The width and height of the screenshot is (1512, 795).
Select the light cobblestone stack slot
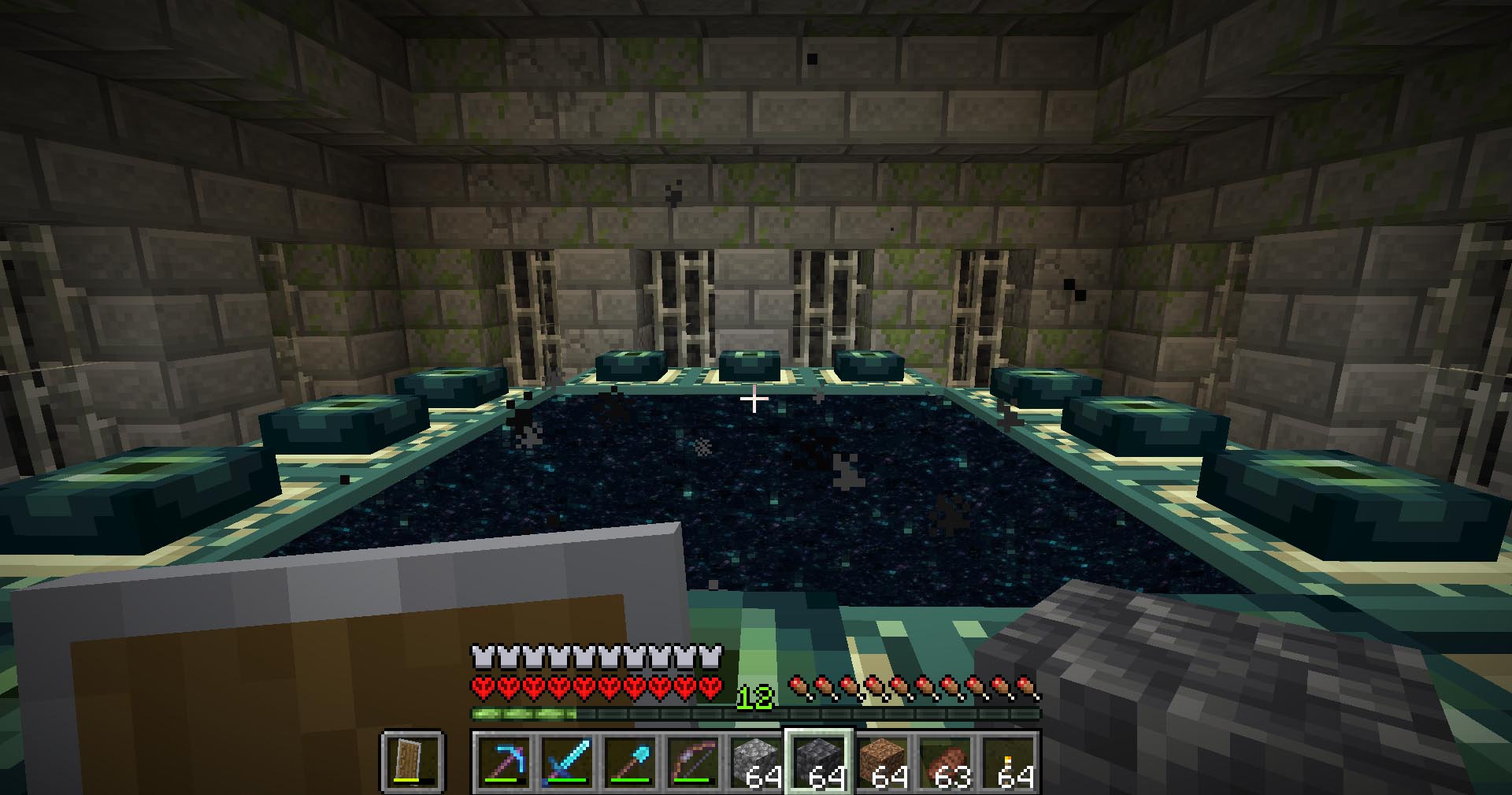point(755,762)
